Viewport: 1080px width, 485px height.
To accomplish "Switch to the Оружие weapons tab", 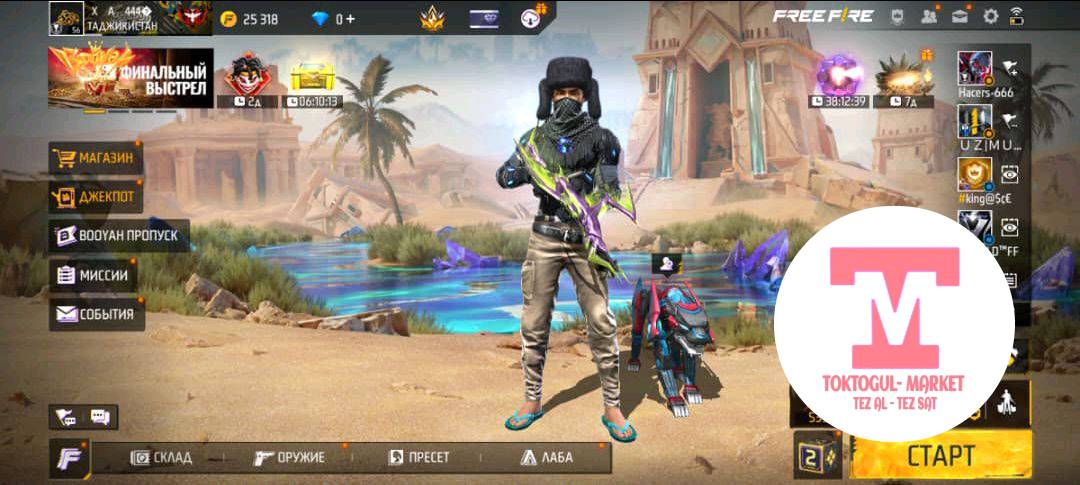I will point(290,458).
